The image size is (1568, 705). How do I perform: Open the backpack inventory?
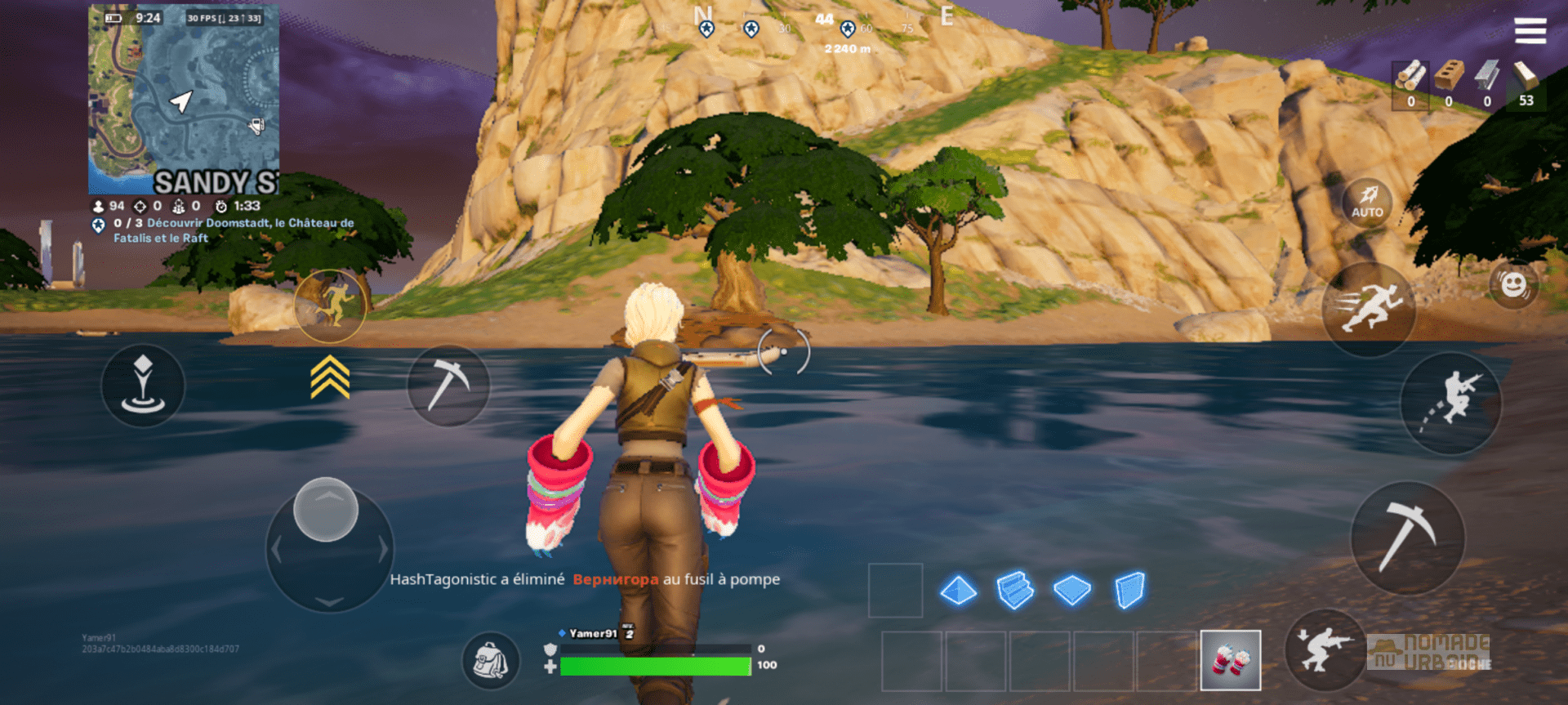(490, 660)
